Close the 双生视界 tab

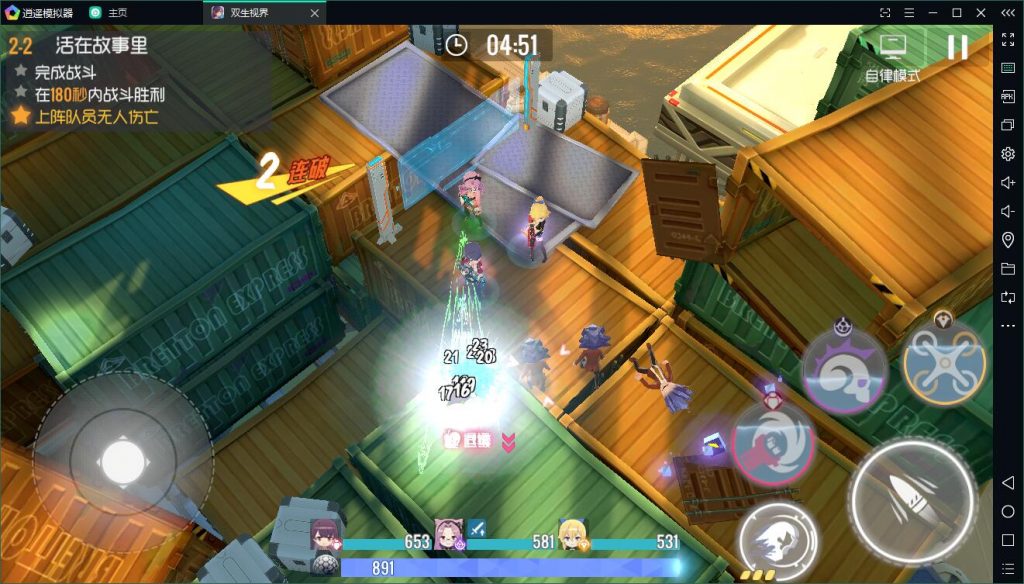[x=314, y=13]
